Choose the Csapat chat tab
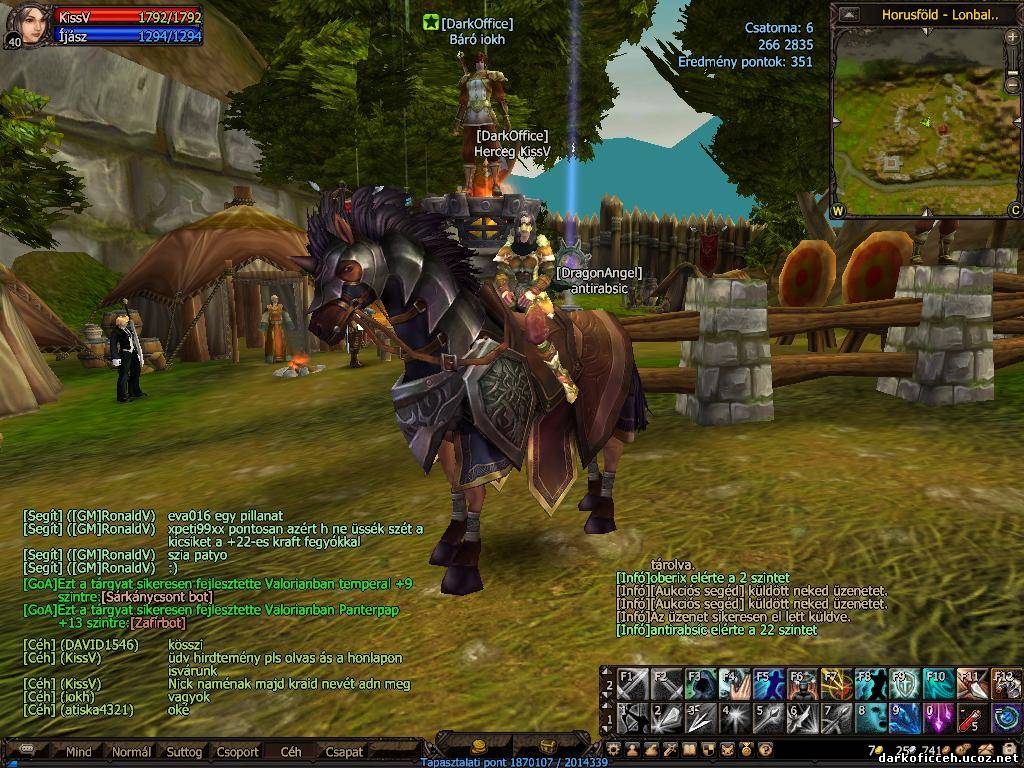This screenshot has height=768, width=1024. pos(344,752)
